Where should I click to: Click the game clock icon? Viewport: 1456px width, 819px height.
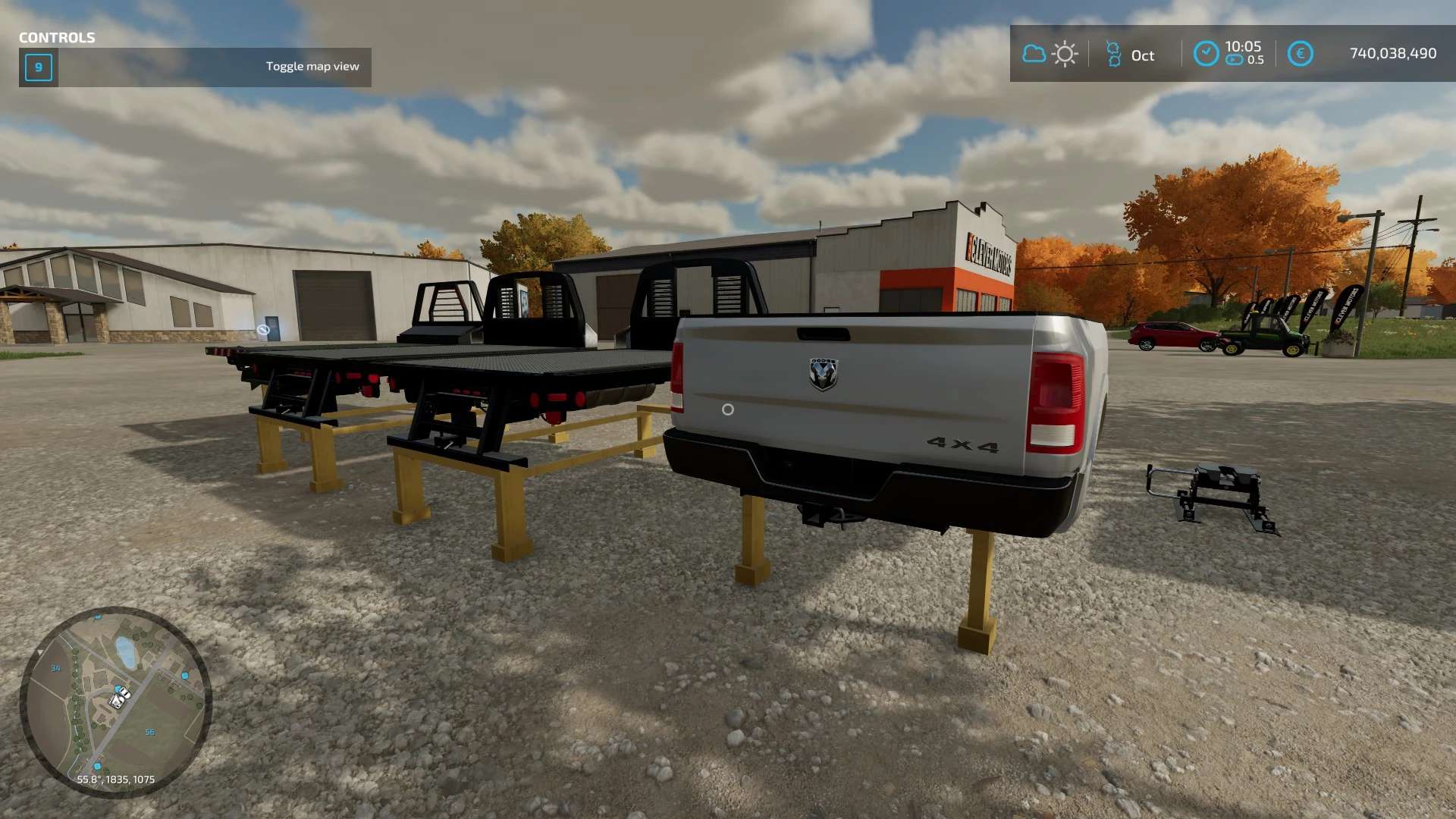point(1206,53)
